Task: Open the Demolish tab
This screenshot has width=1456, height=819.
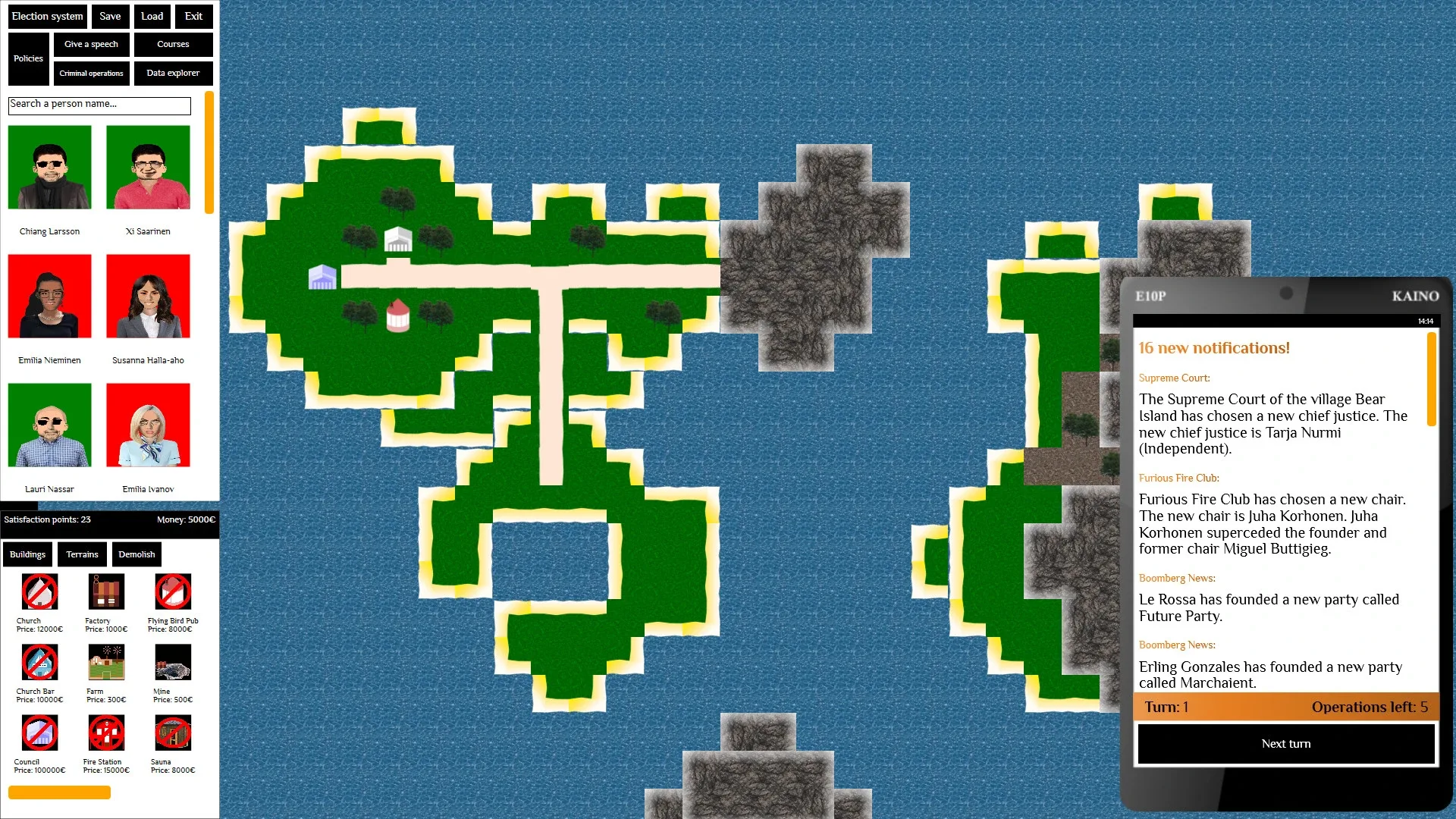Action: point(136,554)
